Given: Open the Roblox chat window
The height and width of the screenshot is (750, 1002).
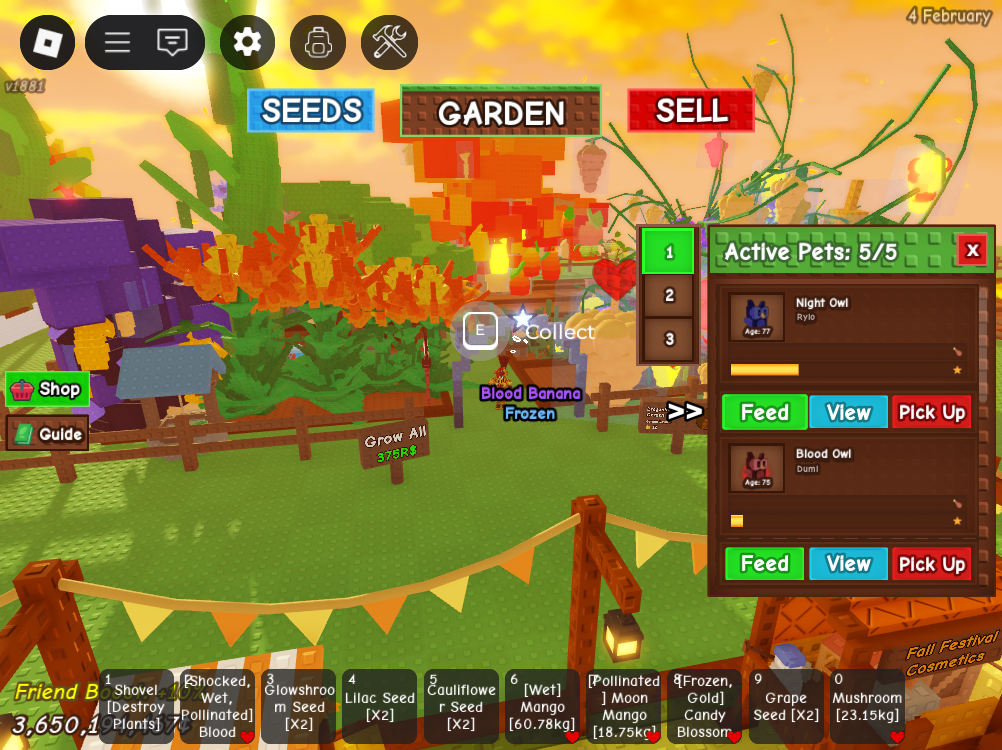Looking at the screenshot, I should [172, 43].
